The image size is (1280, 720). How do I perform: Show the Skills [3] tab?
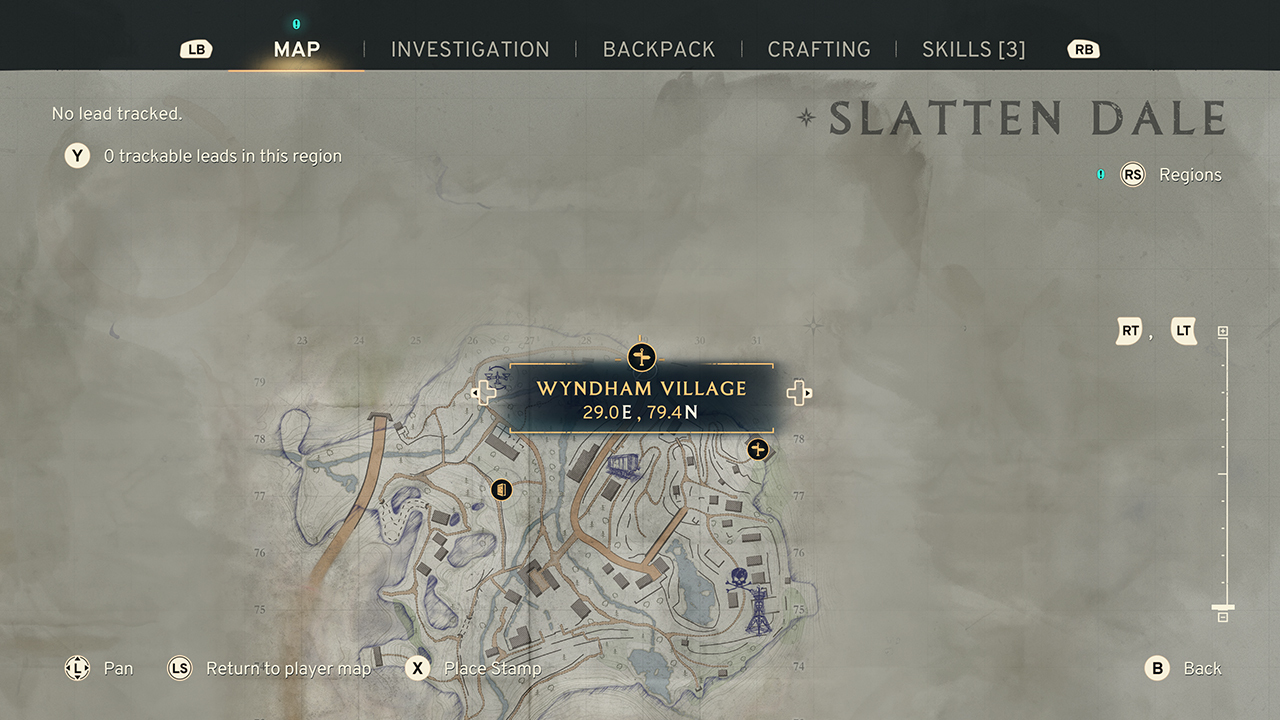(x=973, y=49)
